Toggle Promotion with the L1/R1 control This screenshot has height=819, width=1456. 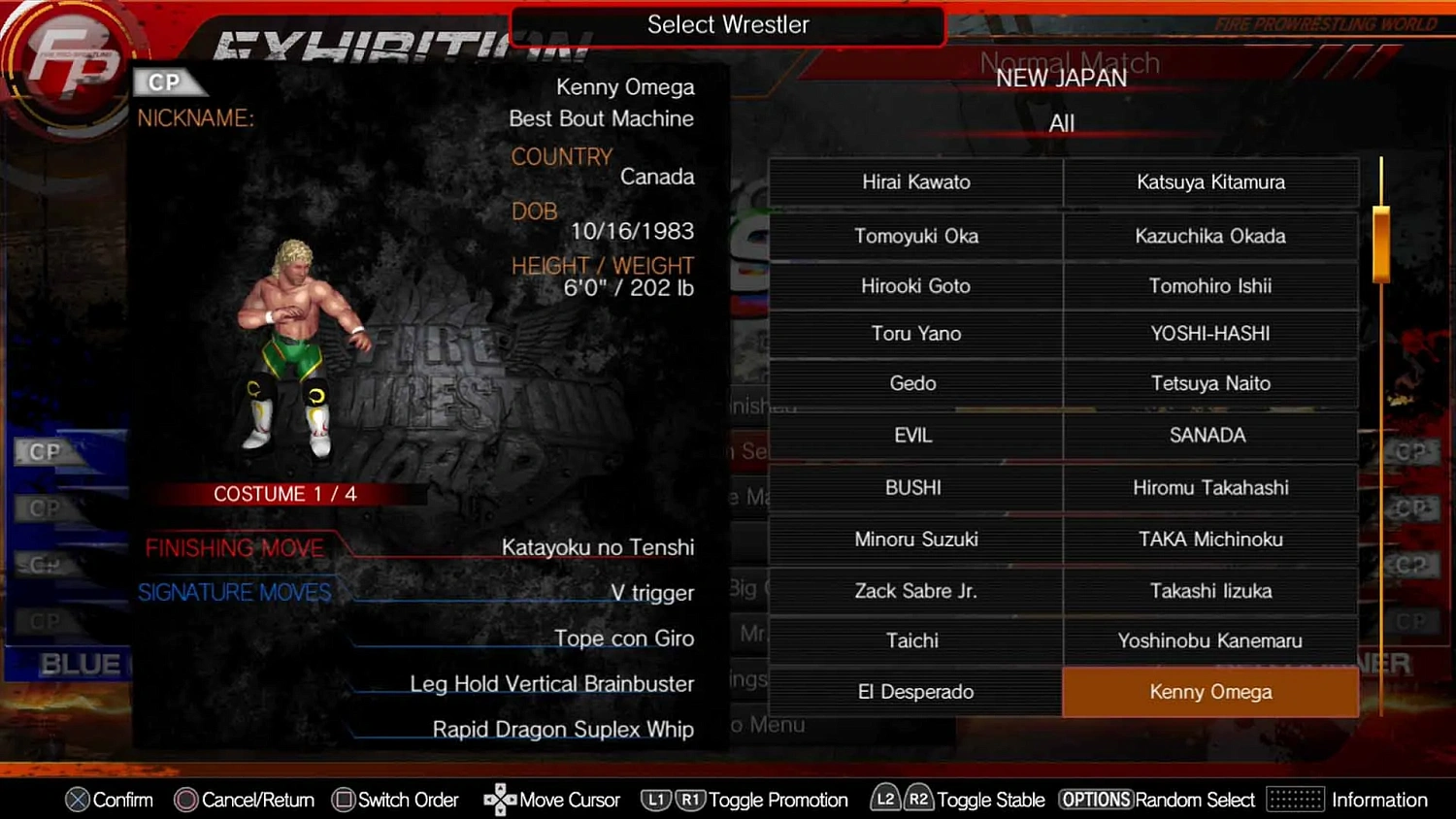coord(672,800)
